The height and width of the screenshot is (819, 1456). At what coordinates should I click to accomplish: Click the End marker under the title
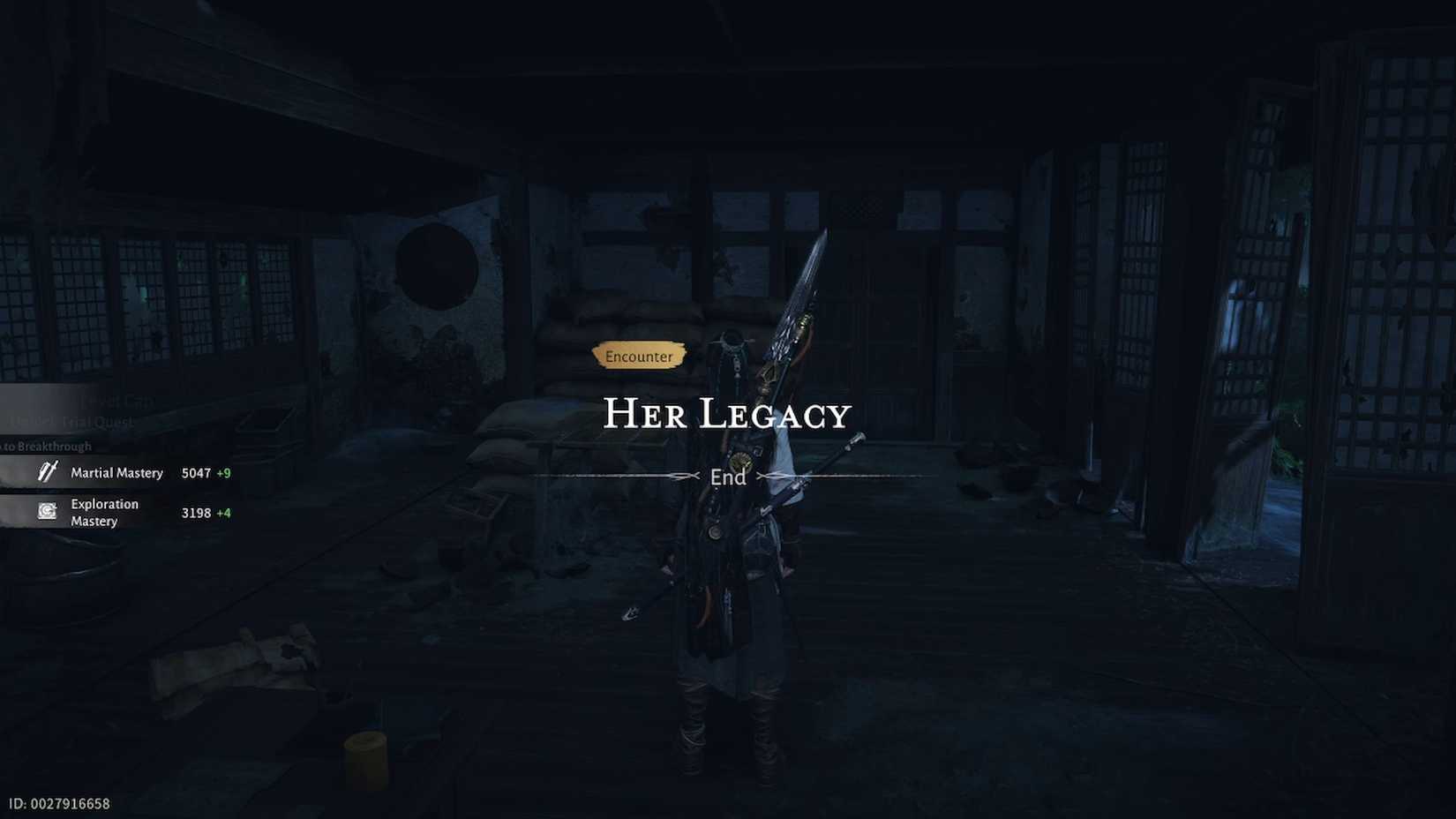pyautogui.click(x=728, y=477)
